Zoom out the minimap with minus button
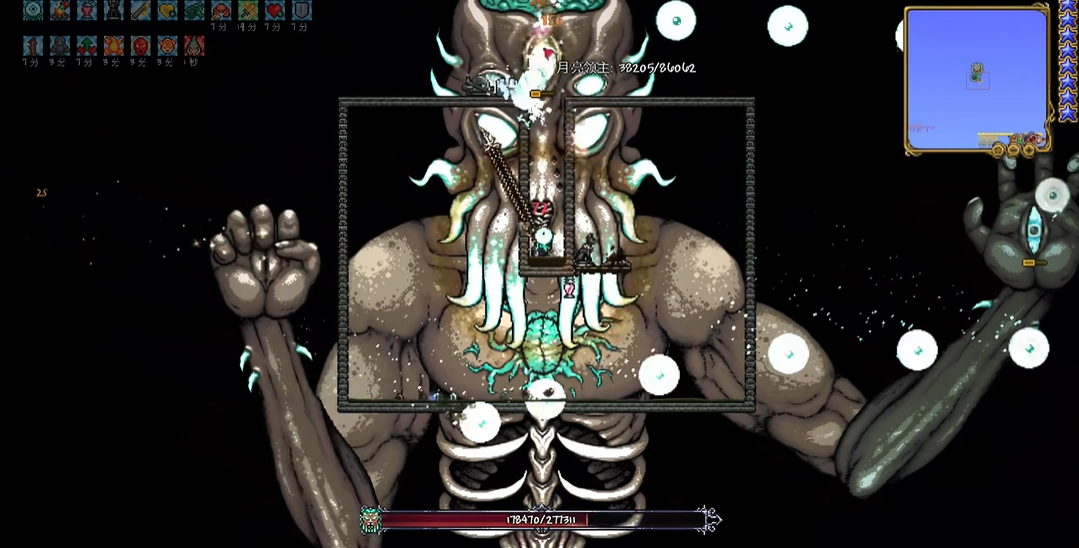This screenshot has height=548, width=1079. pyautogui.click(x=1013, y=150)
